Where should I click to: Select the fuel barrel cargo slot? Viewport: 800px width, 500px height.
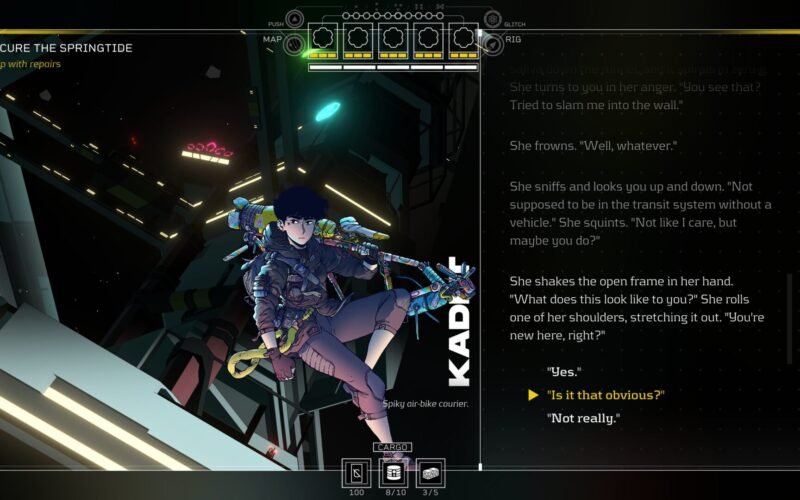click(x=393, y=472)
